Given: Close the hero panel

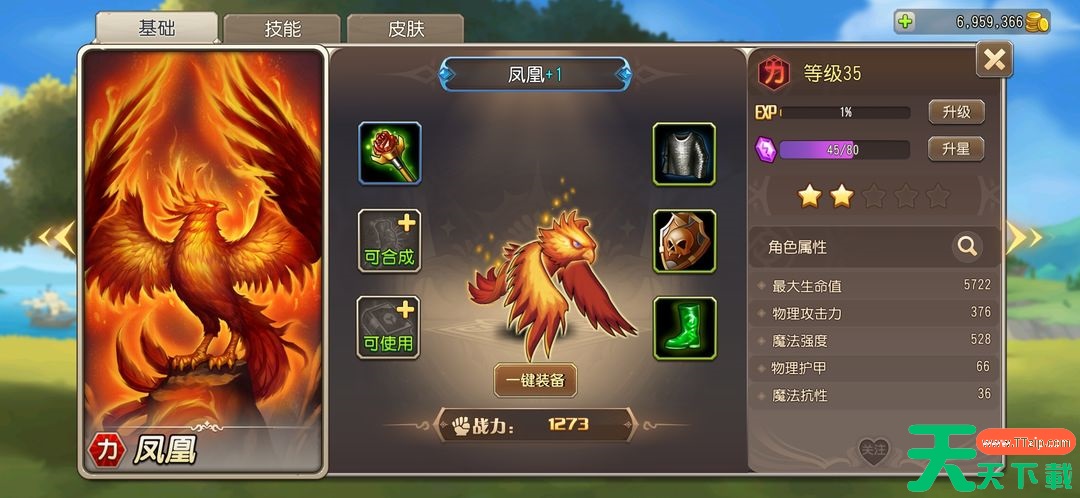Looking at the screenshot, I should pos(994,60).
